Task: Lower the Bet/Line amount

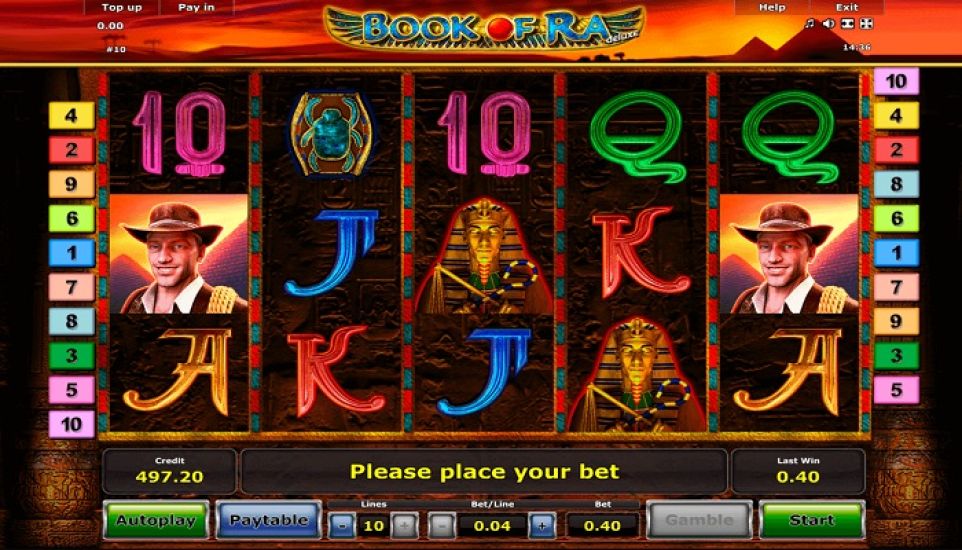Action: (x=442, y=525)
